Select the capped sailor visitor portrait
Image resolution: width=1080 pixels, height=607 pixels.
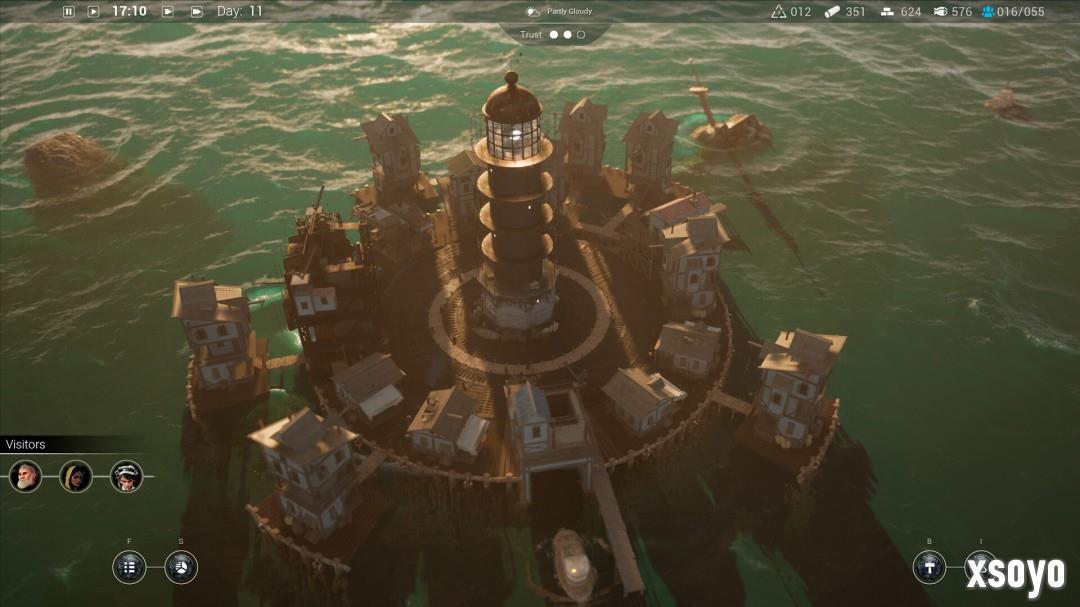(127, 476)
